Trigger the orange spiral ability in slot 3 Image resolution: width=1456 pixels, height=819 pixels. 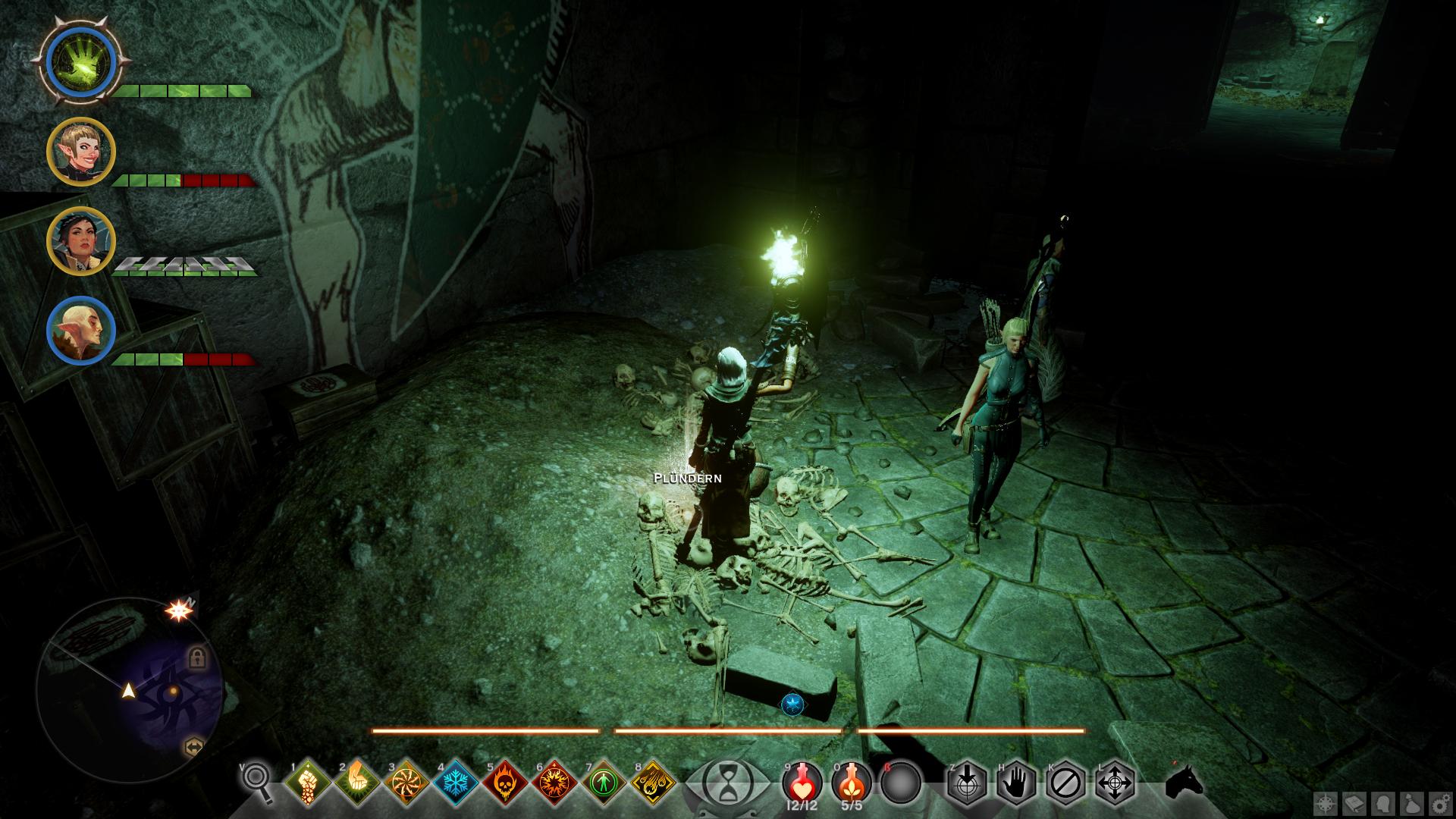(x=406, y=781)
